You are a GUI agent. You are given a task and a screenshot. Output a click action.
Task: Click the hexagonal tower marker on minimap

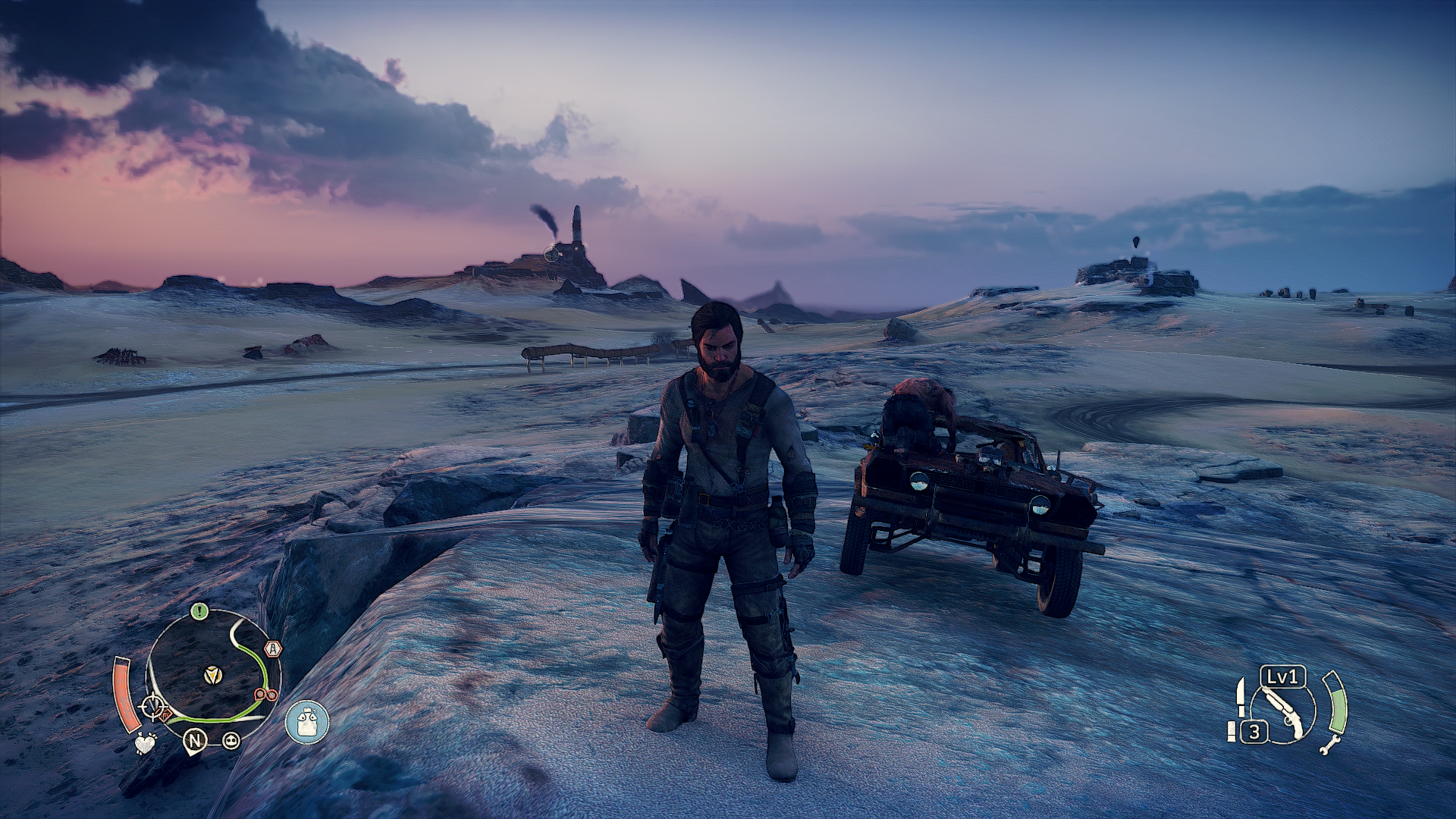[x=273, y=649]
